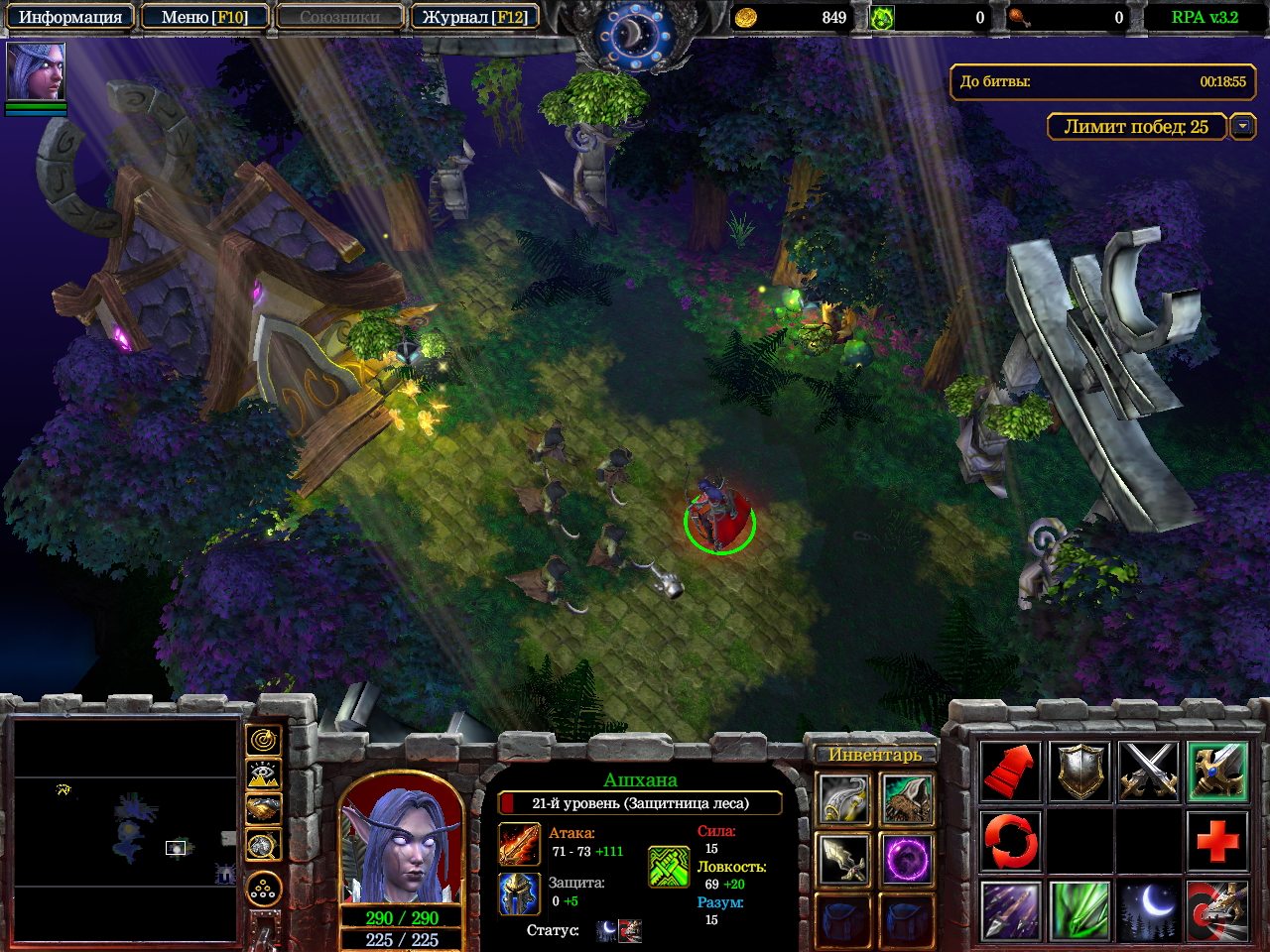Toggle minimap terrain display eye button

click(263, 774)
